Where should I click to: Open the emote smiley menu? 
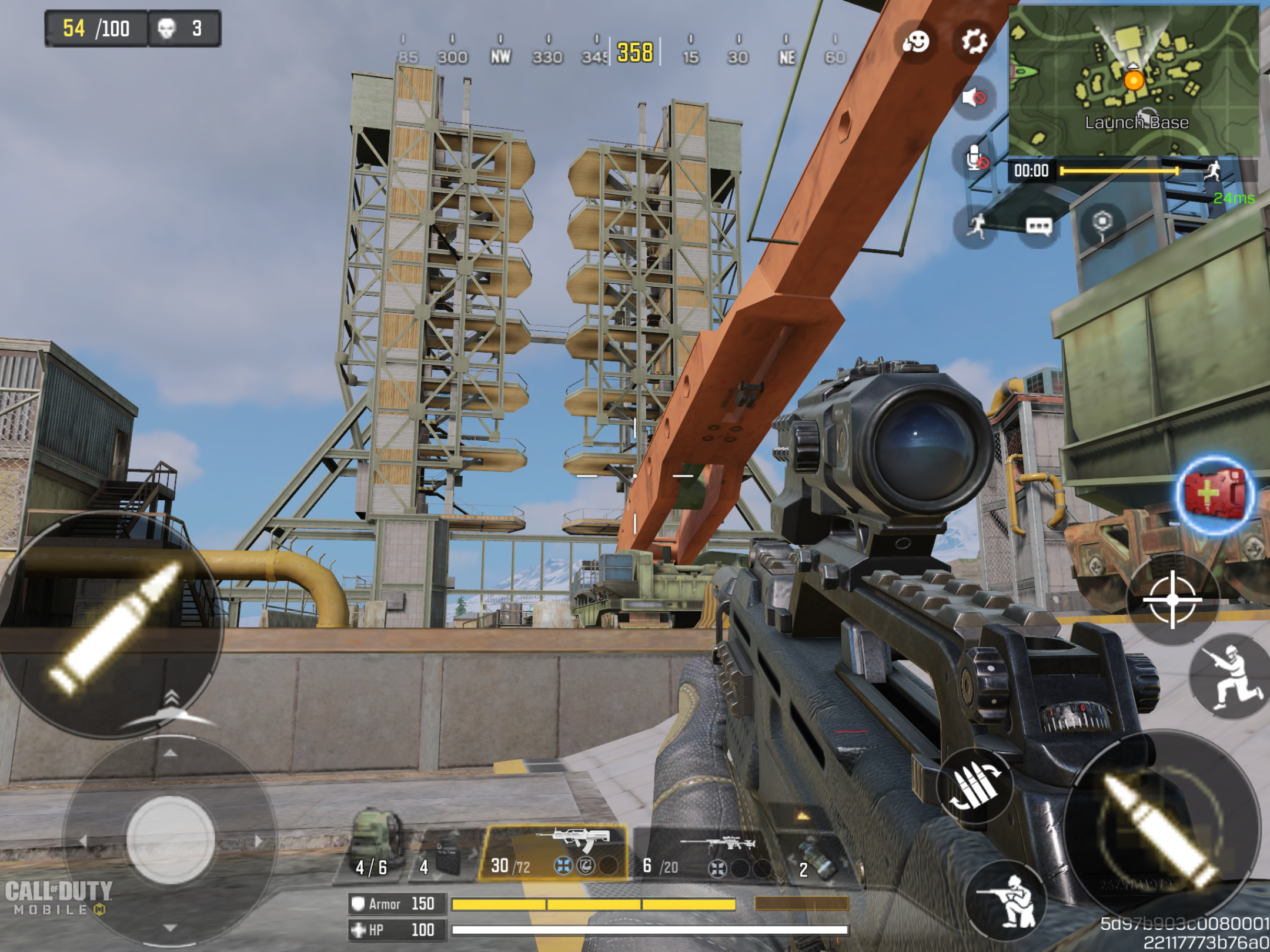coord(915,42)
